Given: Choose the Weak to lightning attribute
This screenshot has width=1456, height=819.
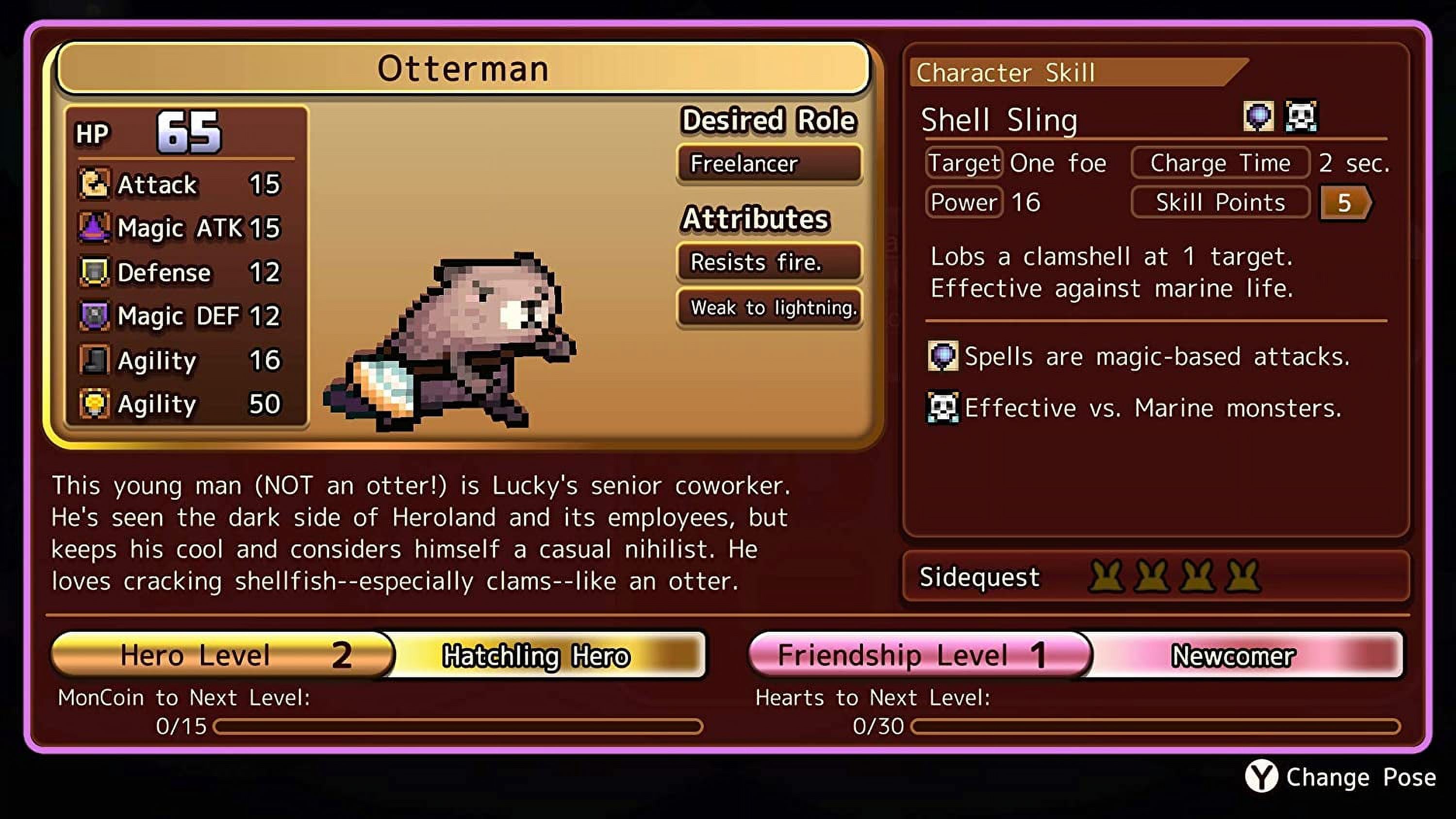Looking at the screenshot, I should pos(769,308).
